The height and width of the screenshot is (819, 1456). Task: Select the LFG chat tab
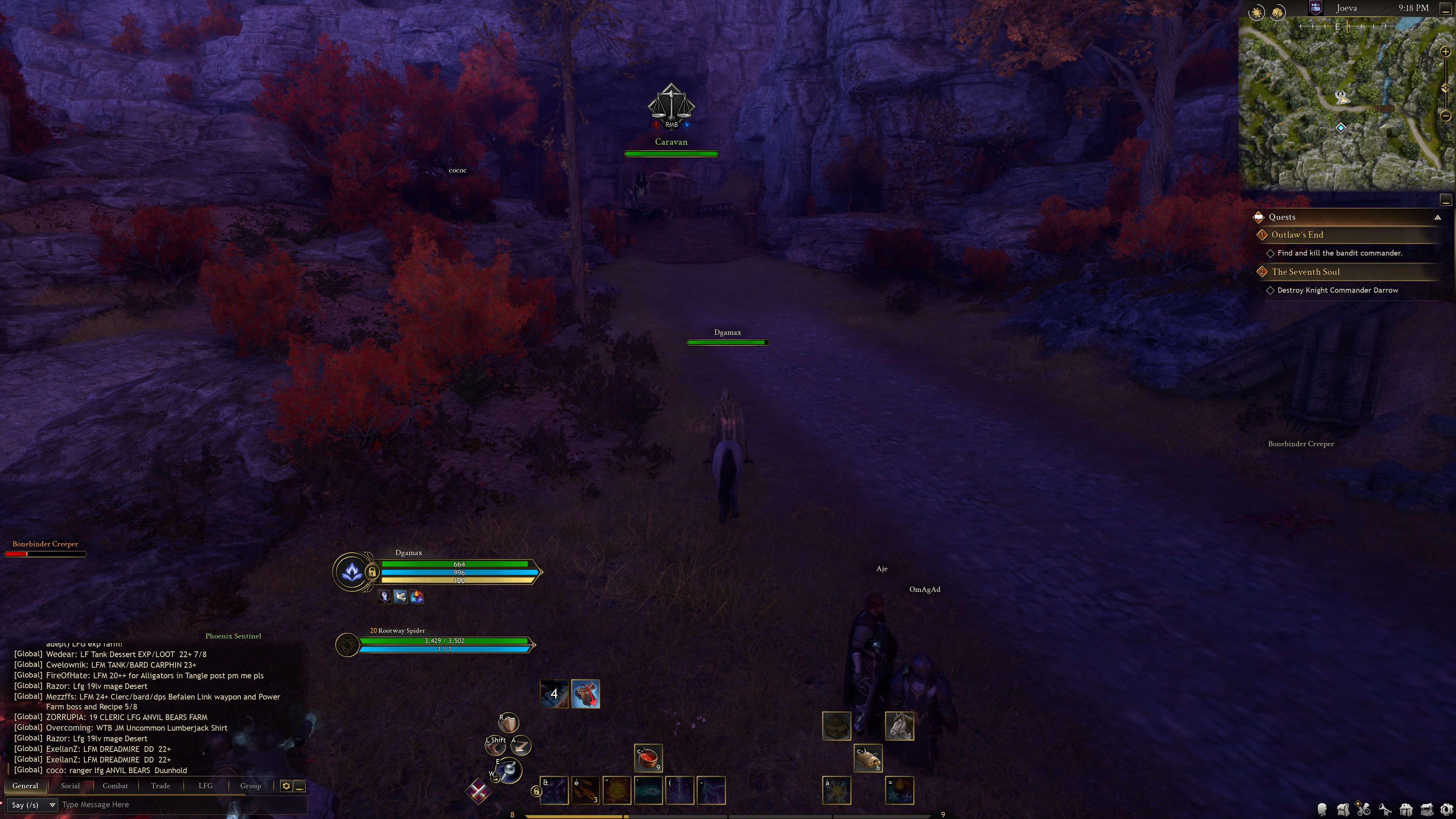tap(205, 786)
